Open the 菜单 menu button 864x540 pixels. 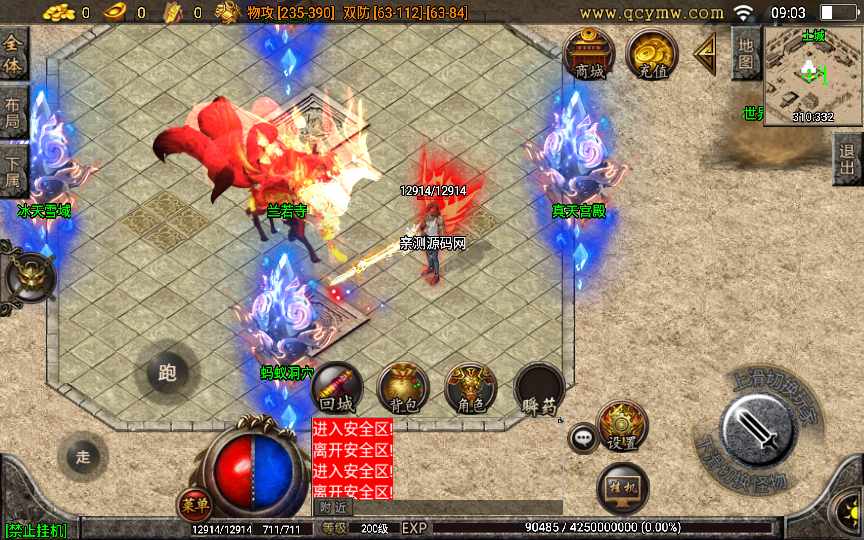[x=194, y=504]
